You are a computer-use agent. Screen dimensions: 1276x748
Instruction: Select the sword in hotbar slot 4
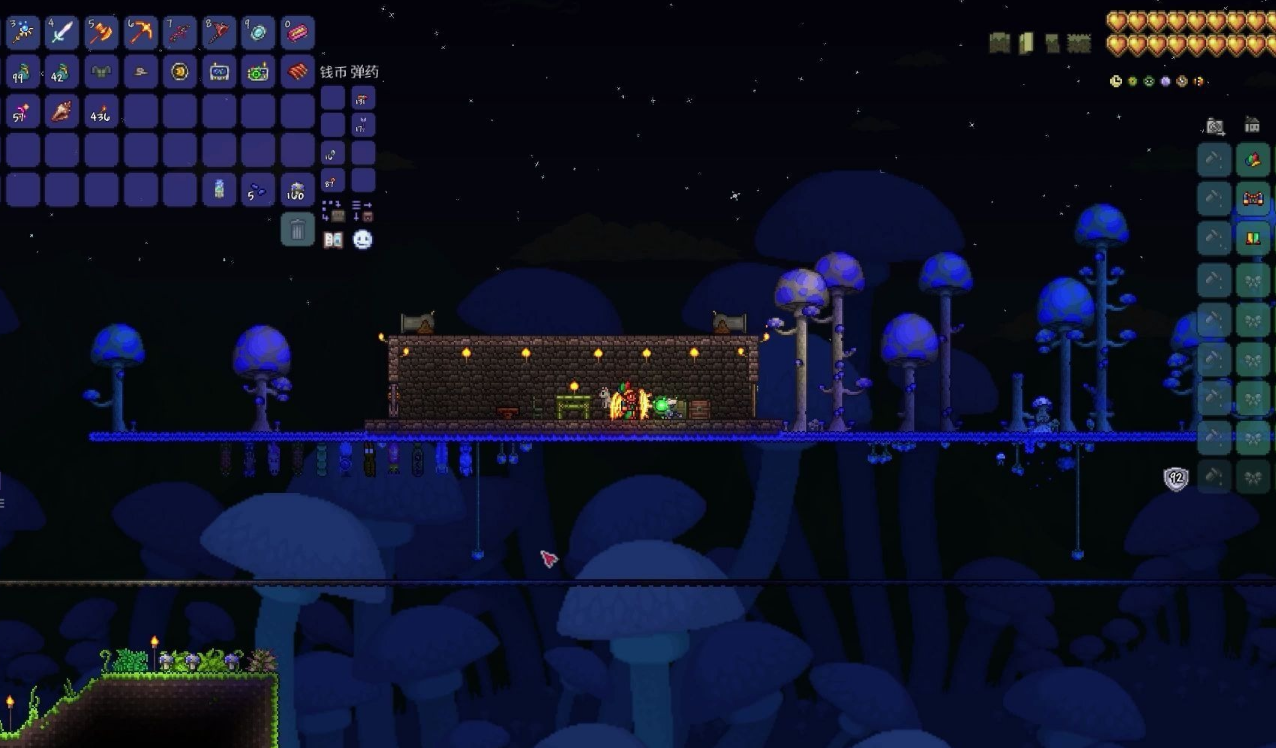point(62,33)
